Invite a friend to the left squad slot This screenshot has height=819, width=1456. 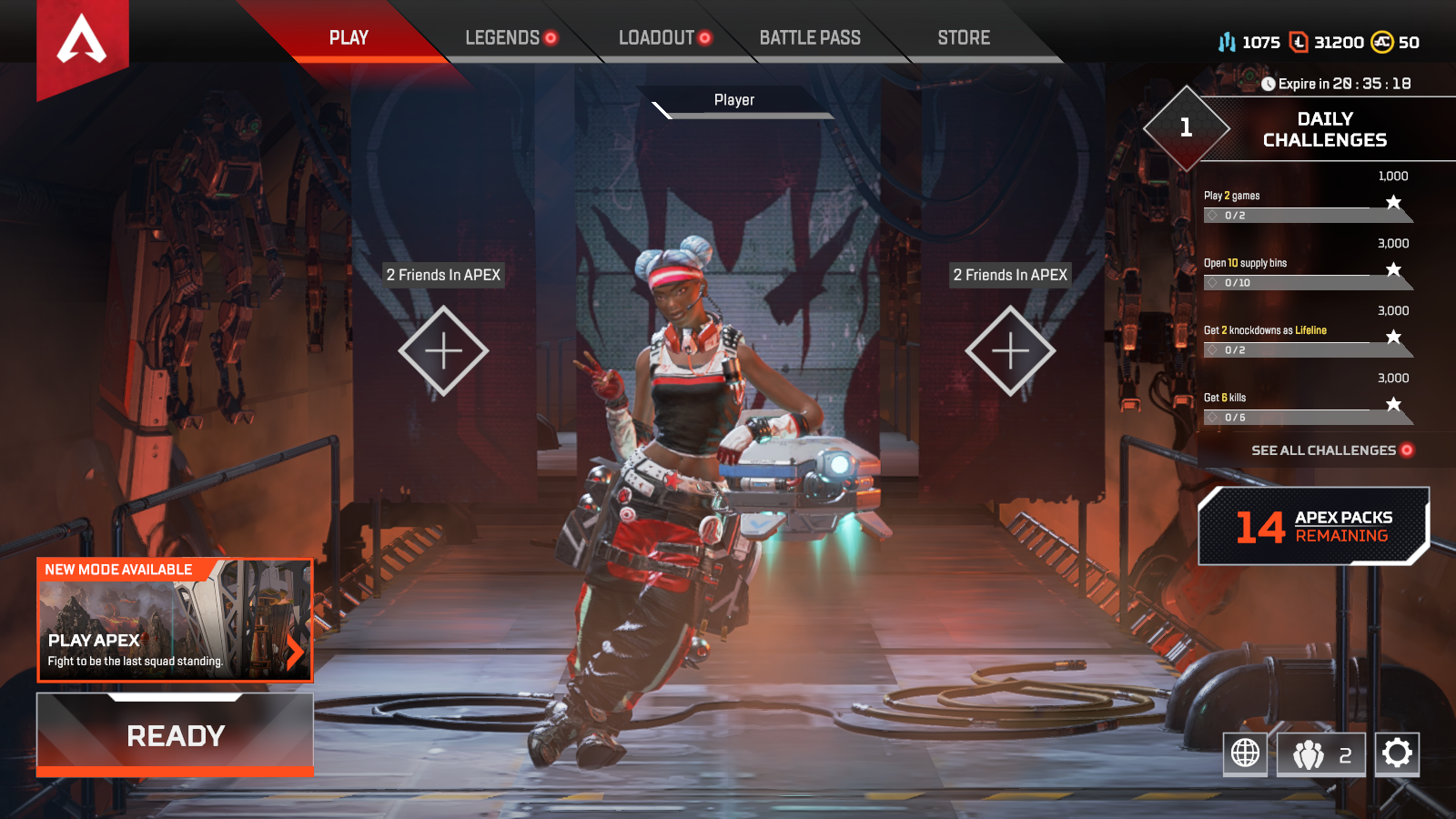(443, 350)
